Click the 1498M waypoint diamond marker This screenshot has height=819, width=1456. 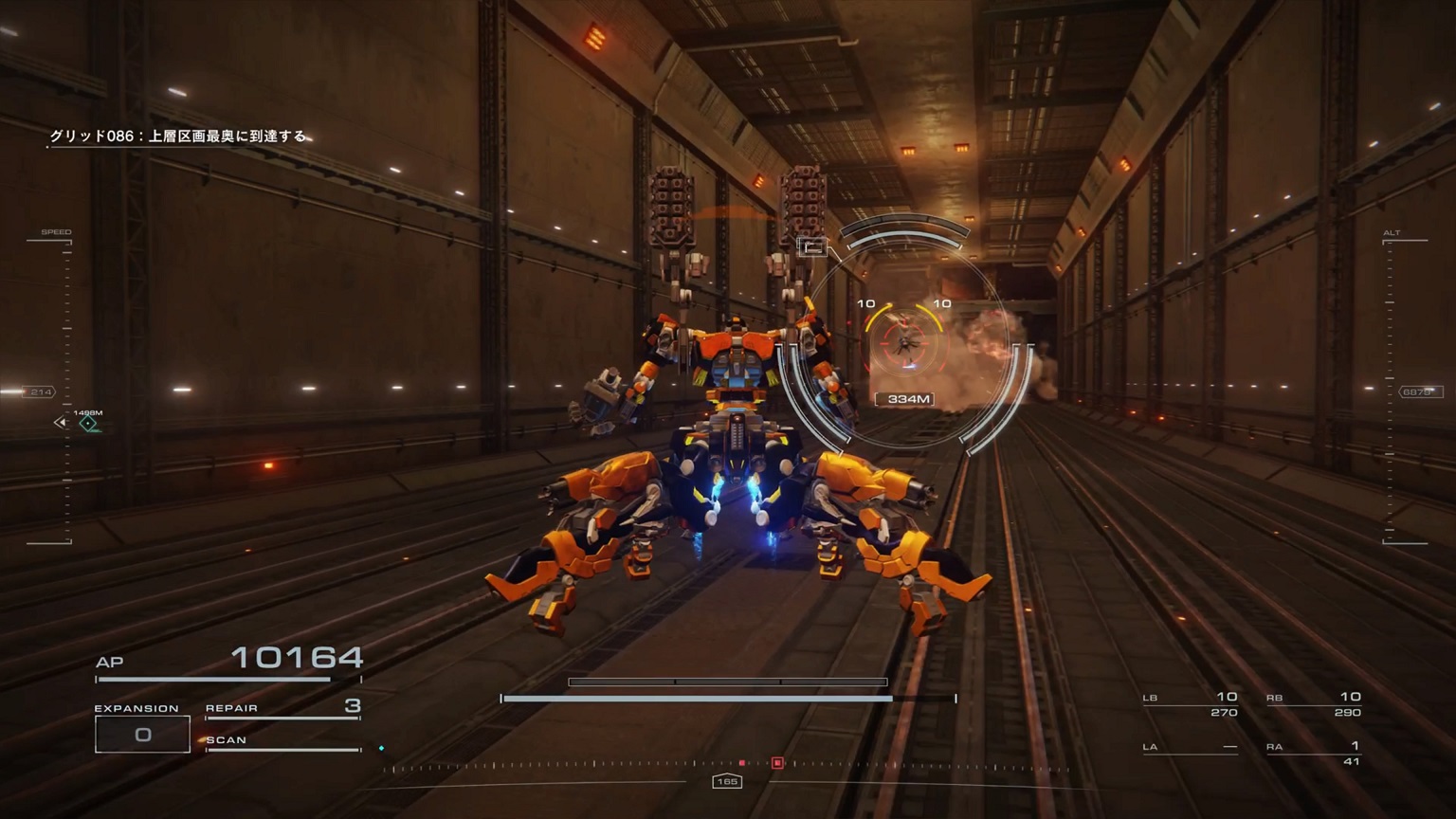[x=88, y=424]
